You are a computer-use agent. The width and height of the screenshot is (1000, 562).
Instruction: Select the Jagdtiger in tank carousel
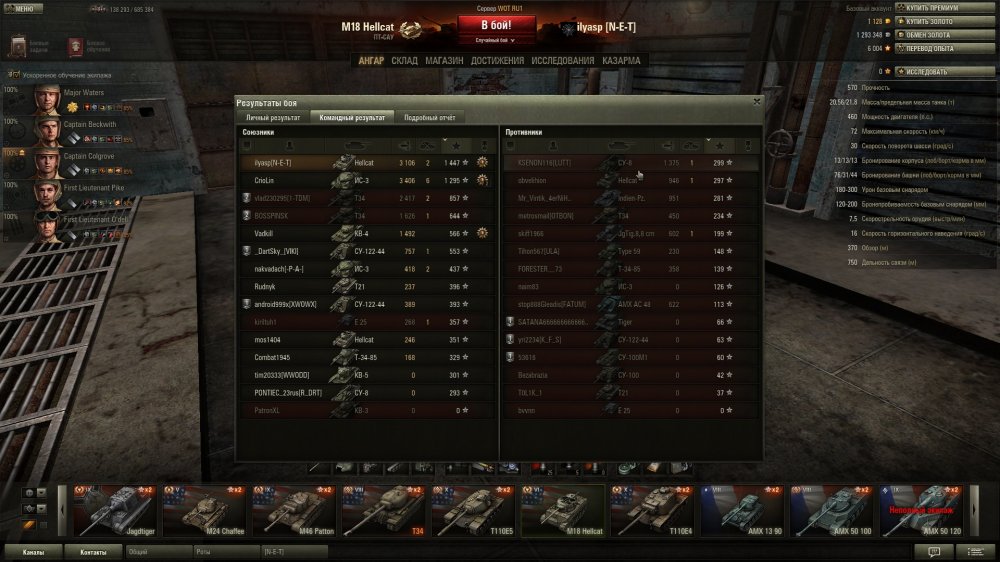coord(111,509)
